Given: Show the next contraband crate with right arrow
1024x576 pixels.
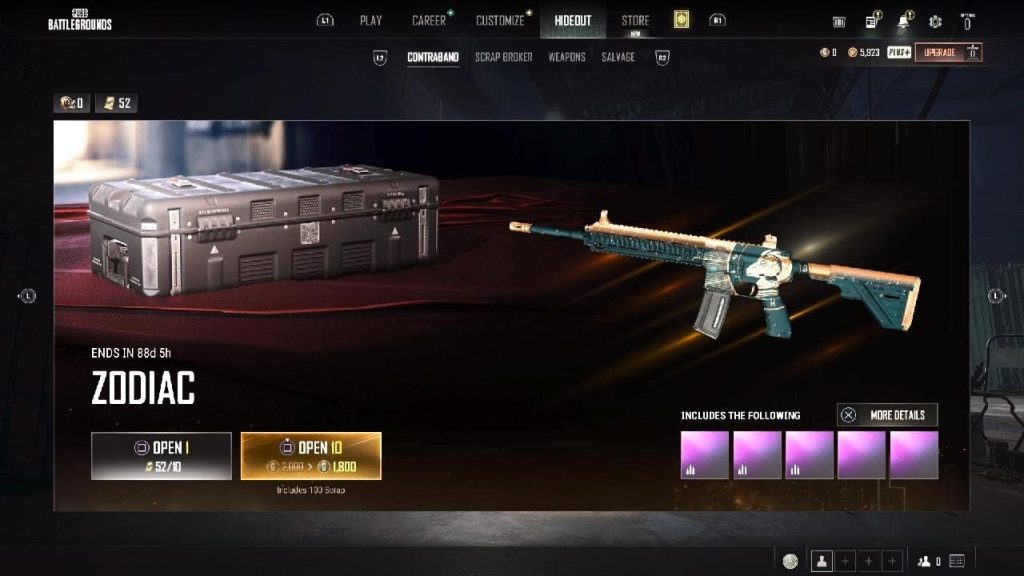Looking at the screenshot, I should pyautogui.click(x=996, y=295).
